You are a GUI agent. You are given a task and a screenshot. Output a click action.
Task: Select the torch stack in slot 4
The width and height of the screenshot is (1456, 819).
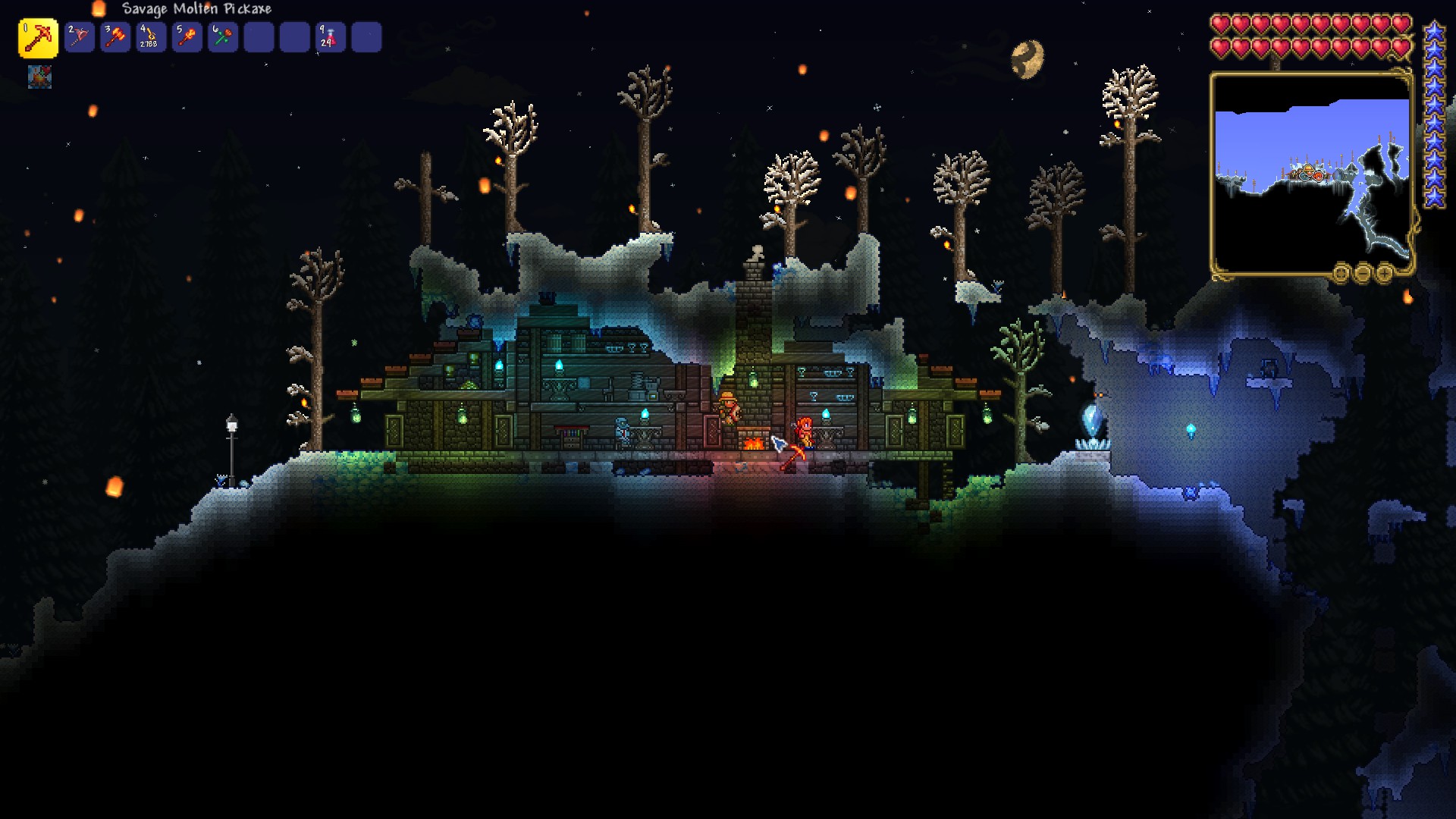click(x=151, y=37)
